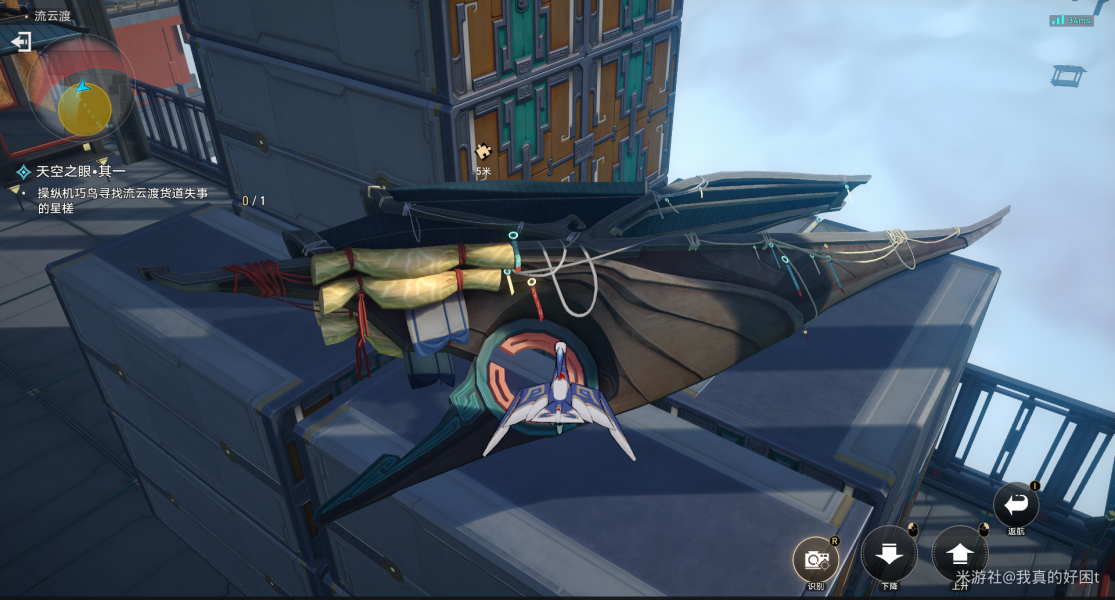Tap the 下降 descend arrow button
This screenshot has height=600, width=1115.
coord(889,553)
